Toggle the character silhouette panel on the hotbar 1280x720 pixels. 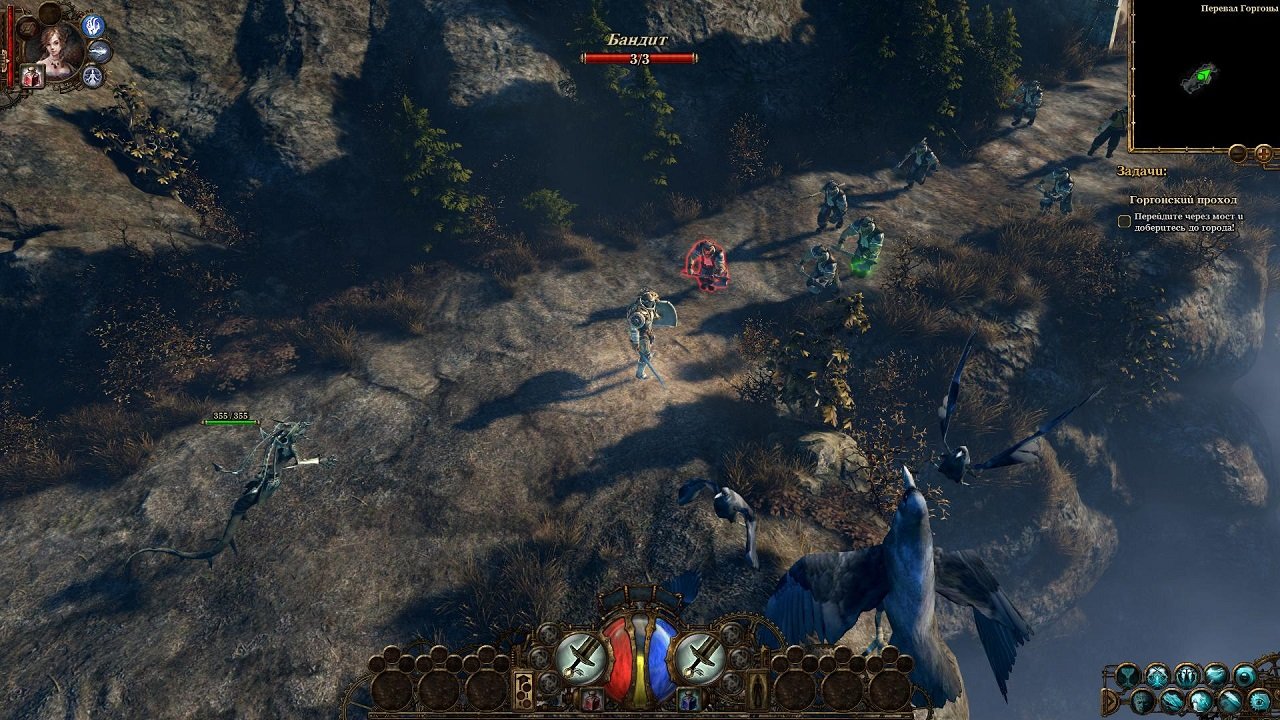[x=758, y=690]
